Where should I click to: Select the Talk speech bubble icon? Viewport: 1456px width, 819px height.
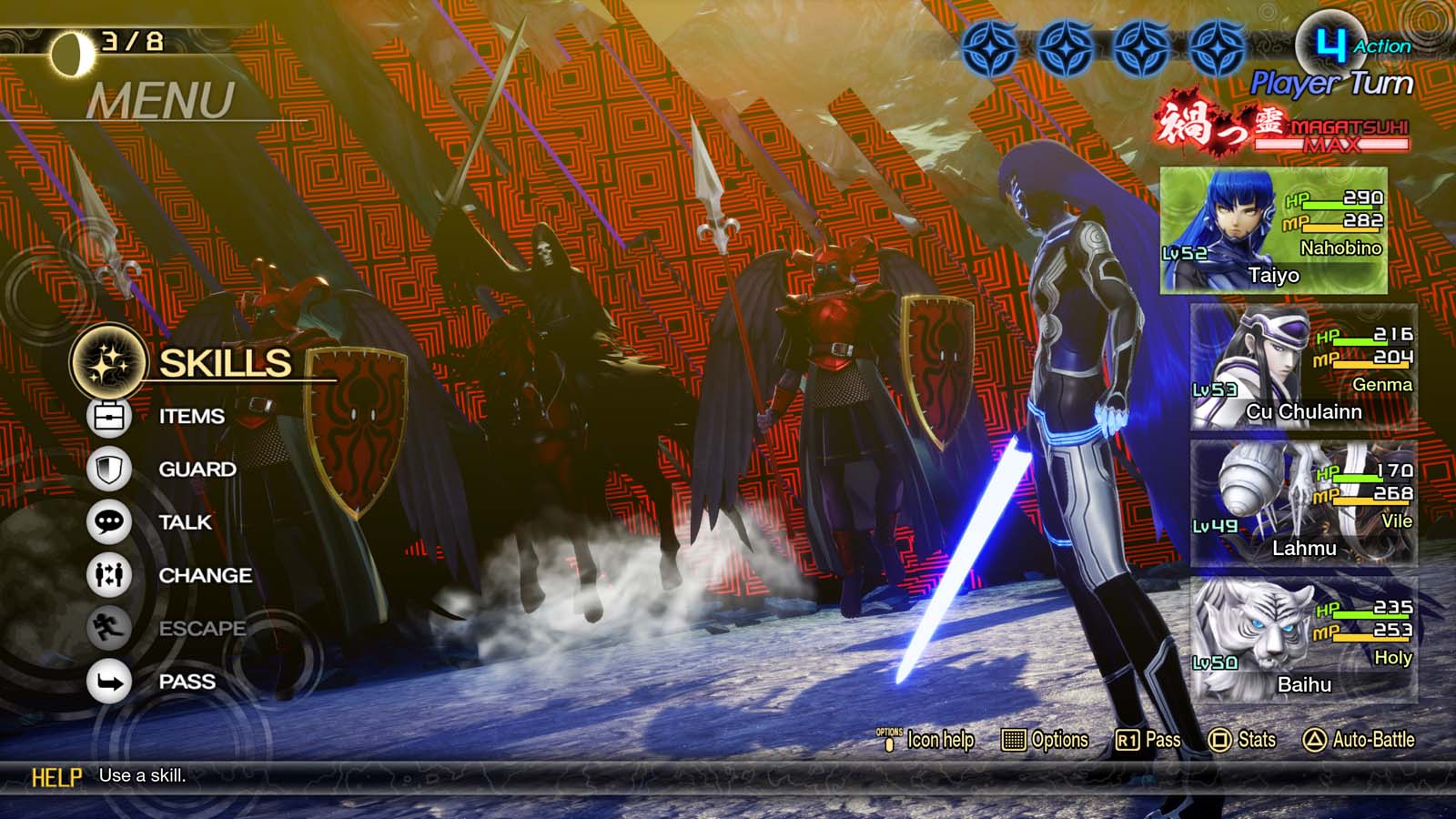109,521
